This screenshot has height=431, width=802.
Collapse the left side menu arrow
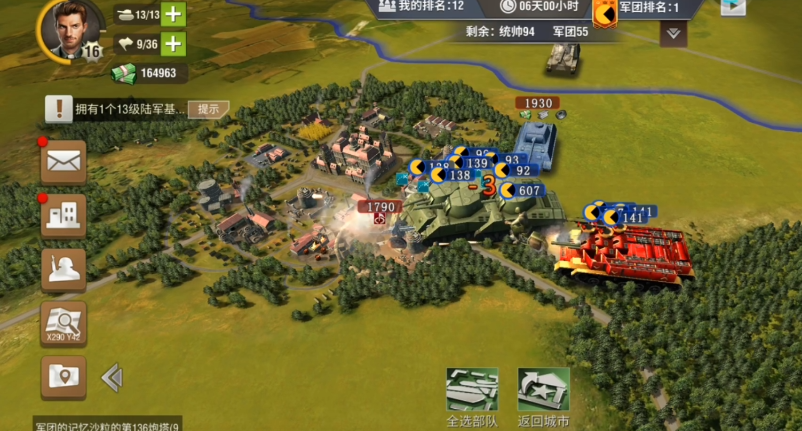coord(112,377)
